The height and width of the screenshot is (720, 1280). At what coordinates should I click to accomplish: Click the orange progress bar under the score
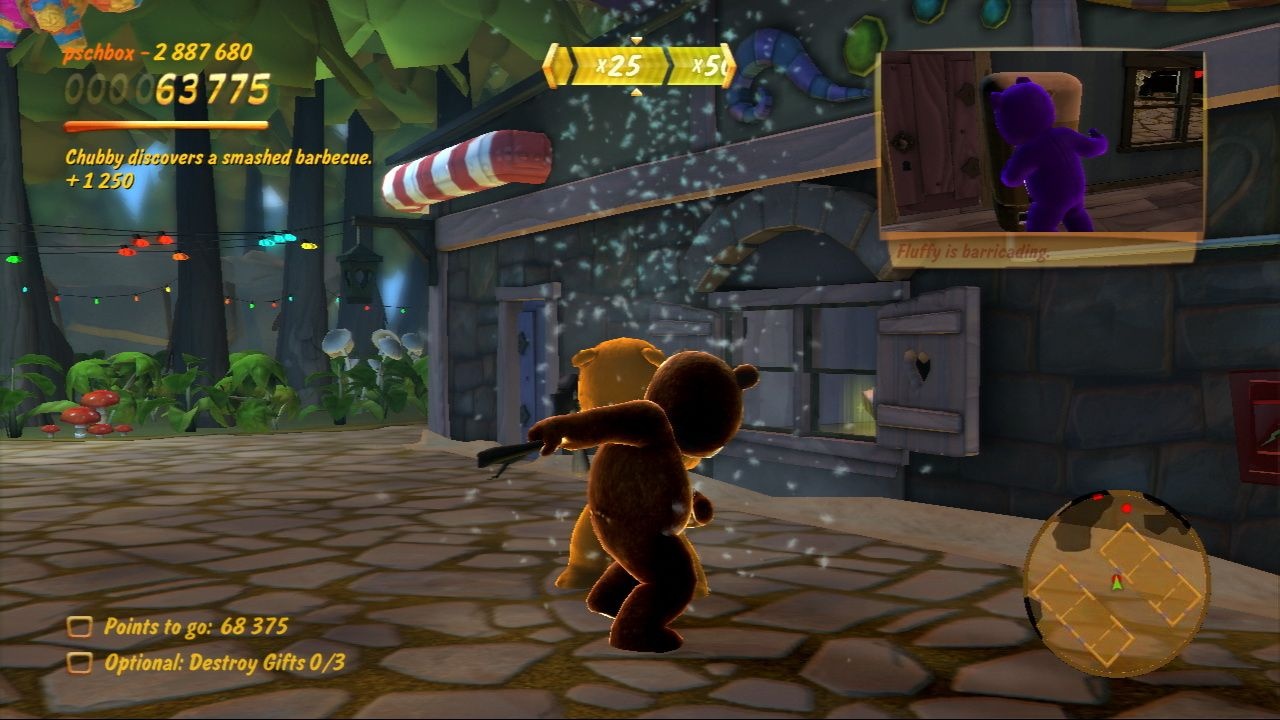pos(168,127)
